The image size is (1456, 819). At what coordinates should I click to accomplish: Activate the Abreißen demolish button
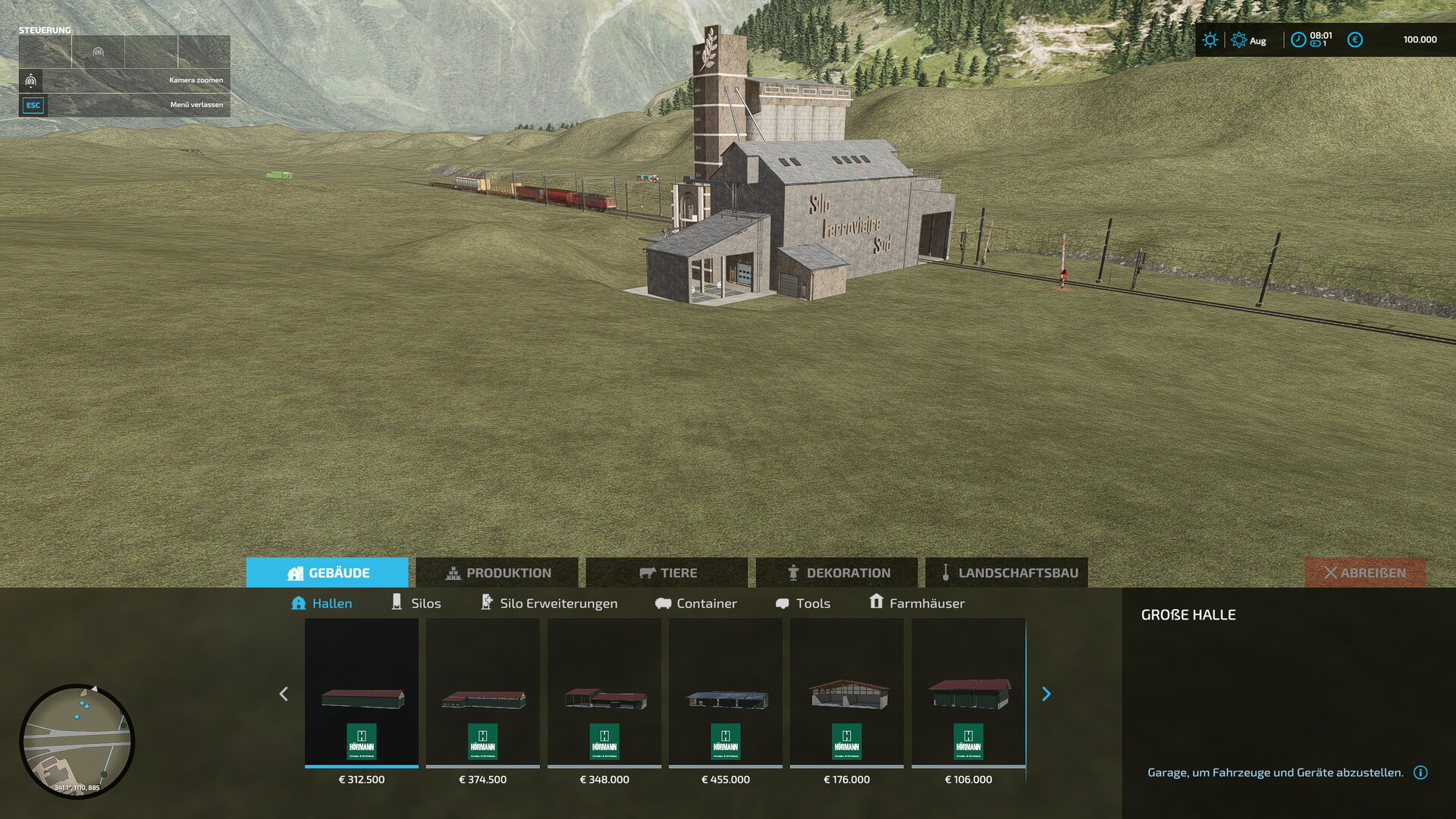[x=1364, y=573]
